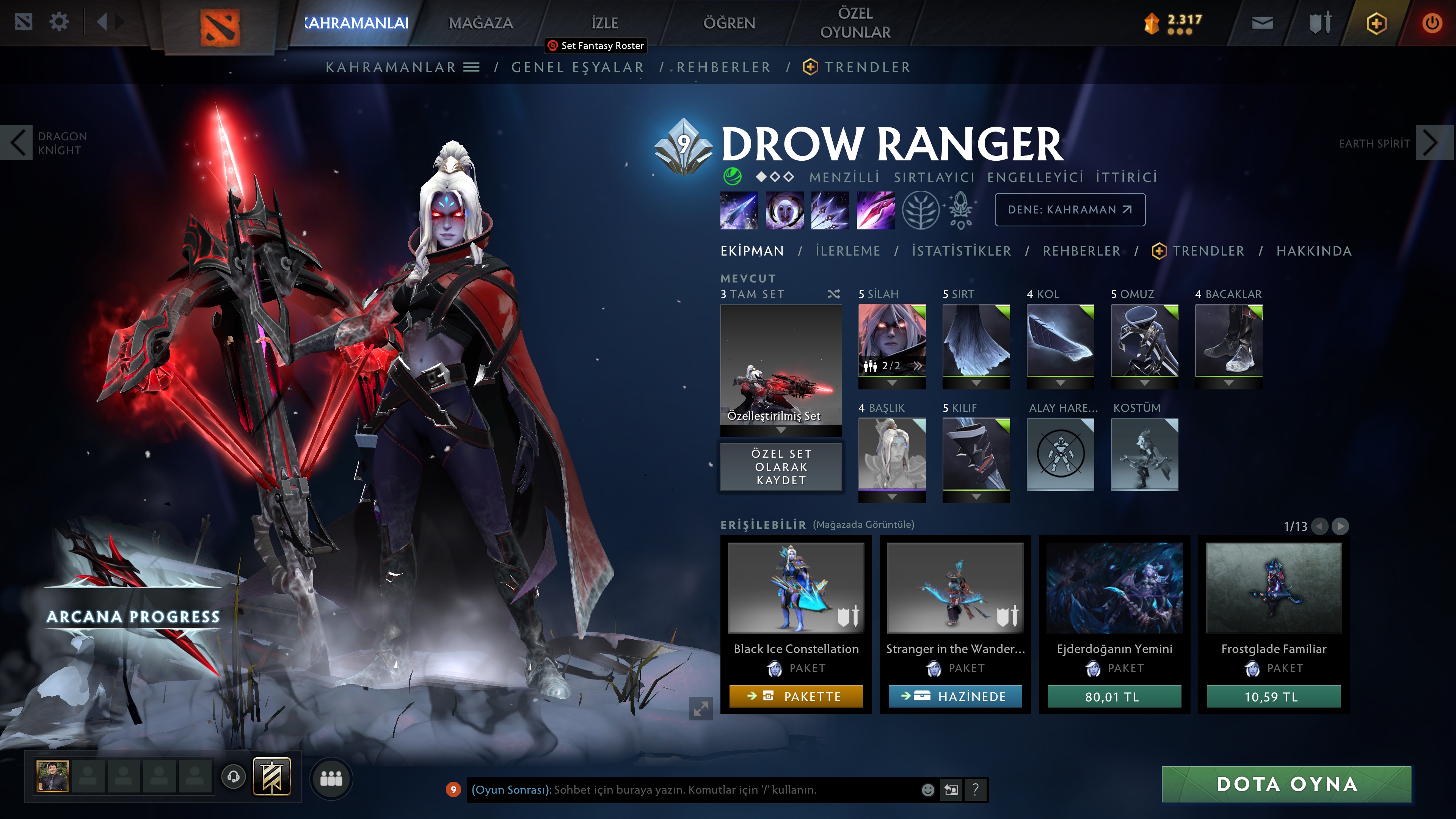Switch to the İZLE tab
Screen dimensions: 1456x819
point(604,23)
